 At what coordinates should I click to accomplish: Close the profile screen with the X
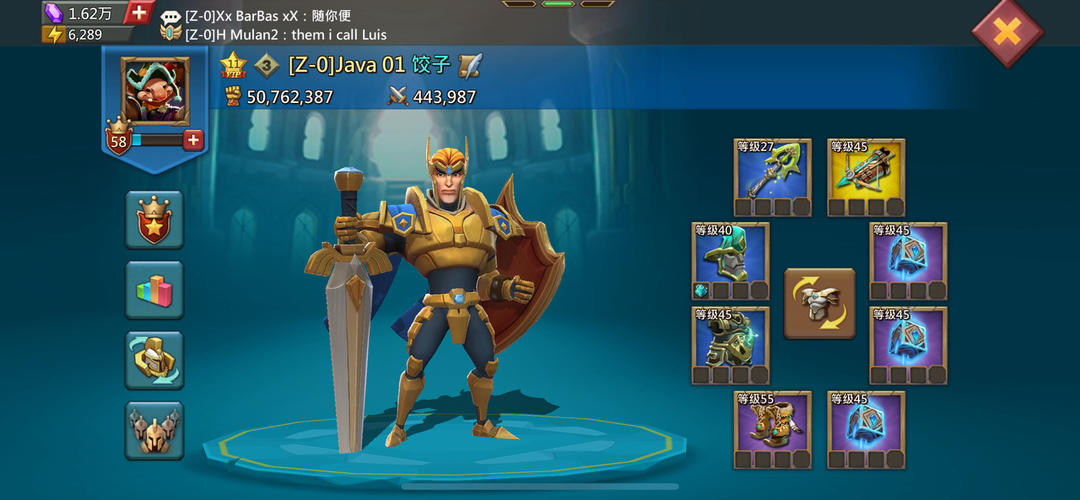point(1007,32)
